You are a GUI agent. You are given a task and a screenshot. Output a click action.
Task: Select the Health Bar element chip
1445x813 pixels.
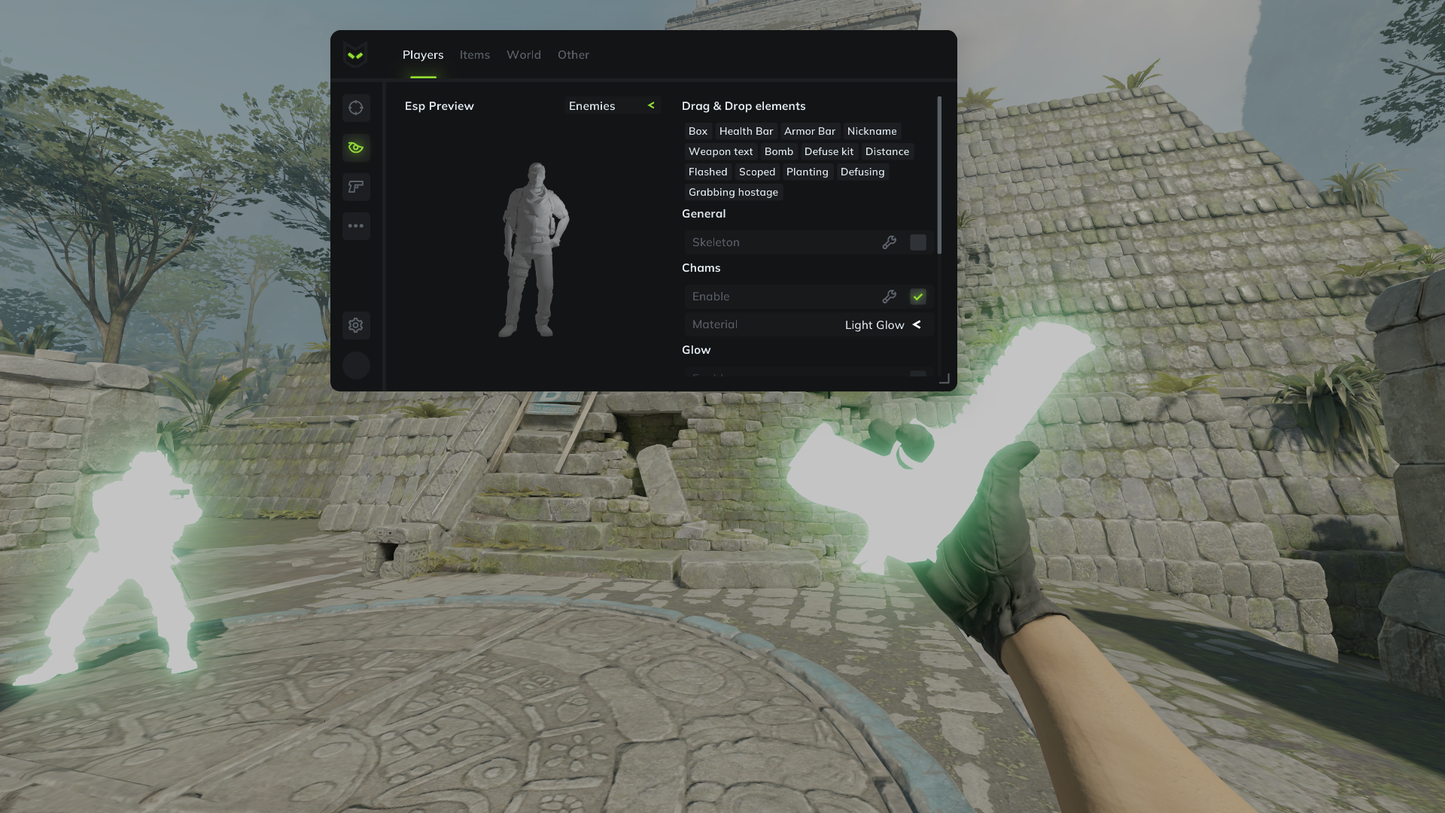(745, 131)
